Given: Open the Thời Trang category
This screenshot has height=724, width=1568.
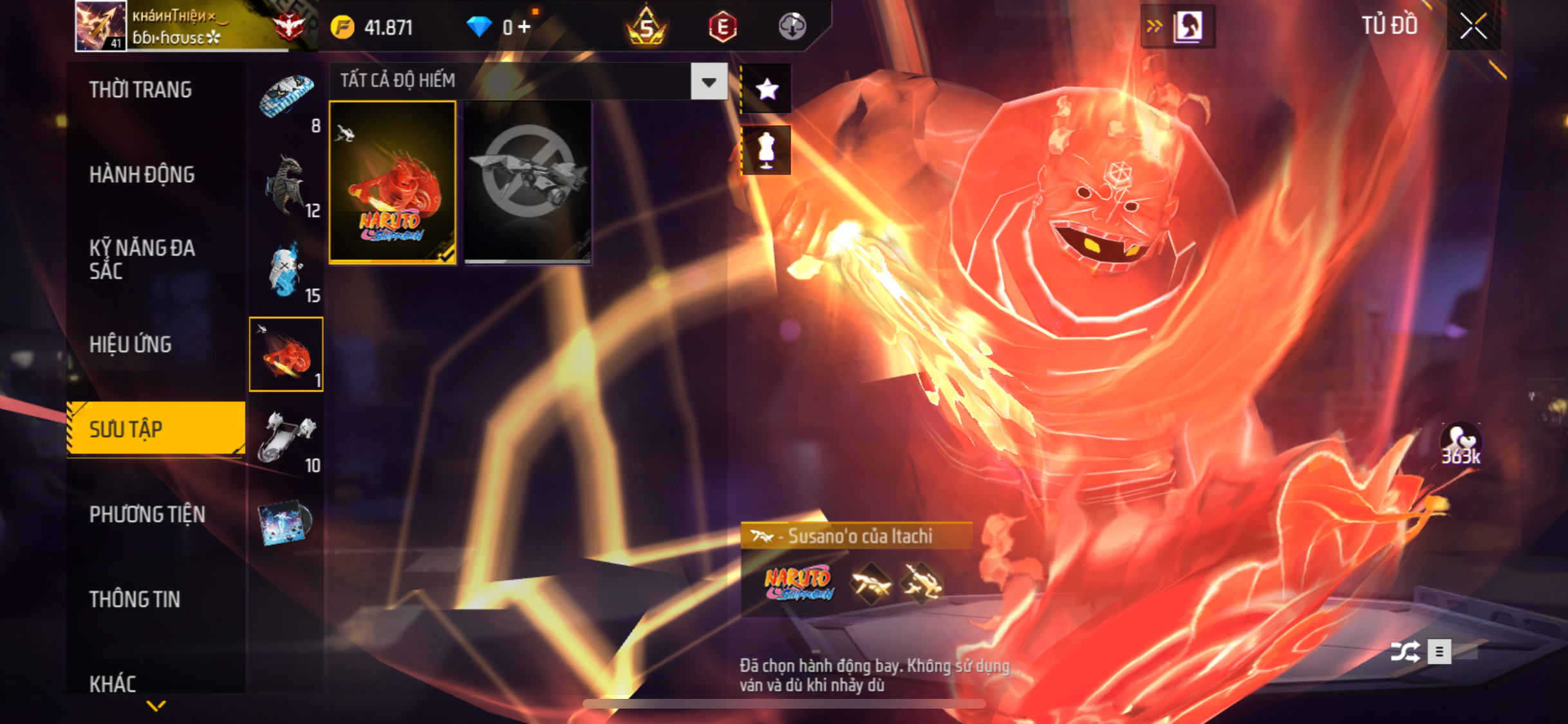Looking at the screenshot, I should [140, 89].
